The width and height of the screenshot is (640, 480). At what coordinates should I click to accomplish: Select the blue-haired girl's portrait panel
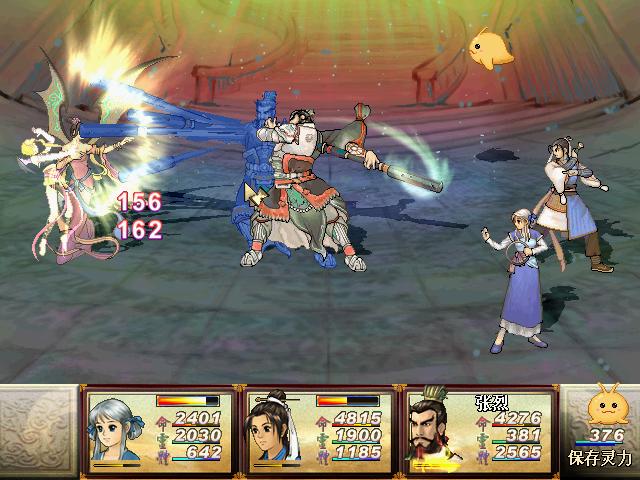[116, 428]
